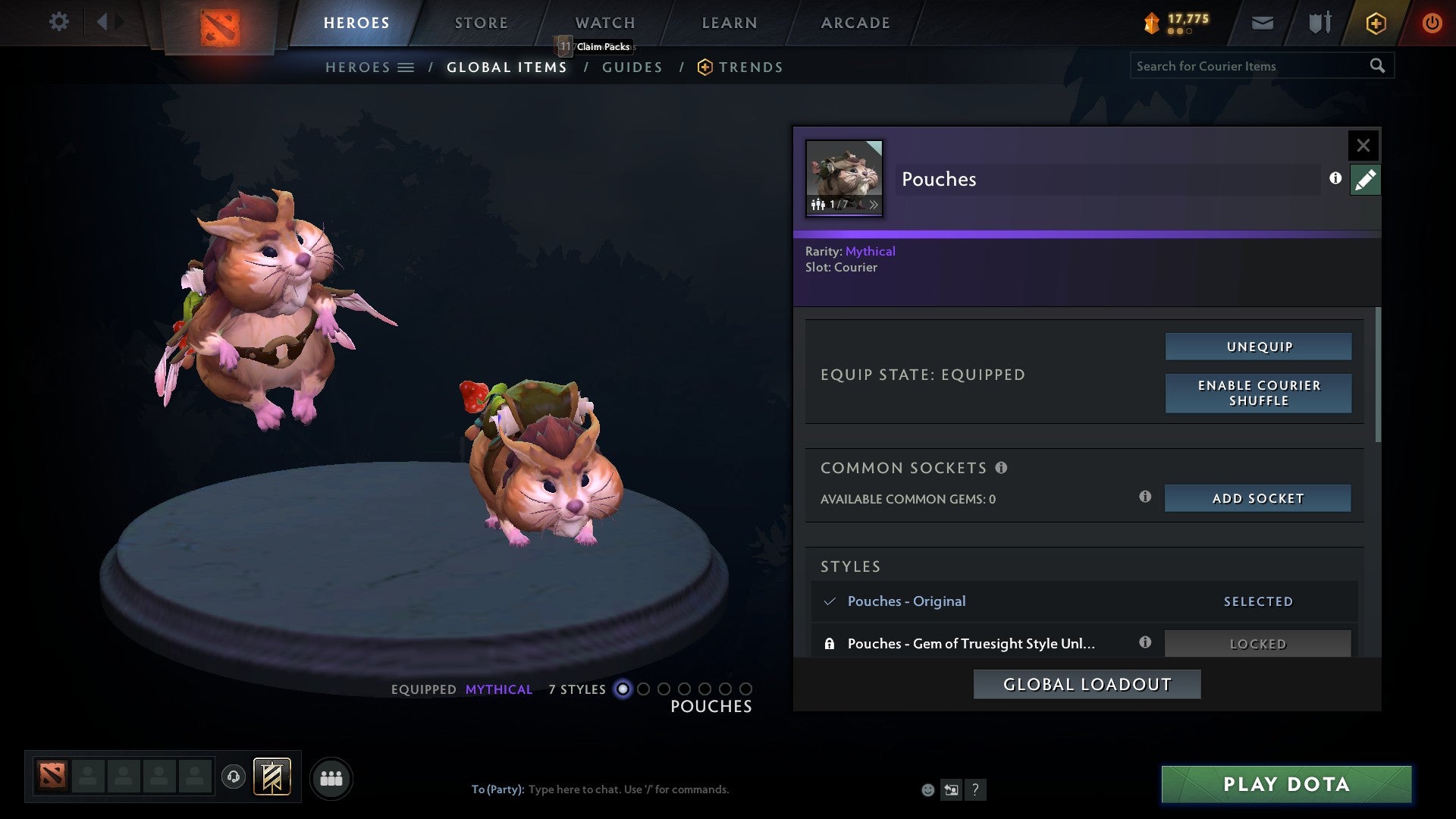Open the mail envelope notifications
1456x819 pixels.
coord(1263,23)
